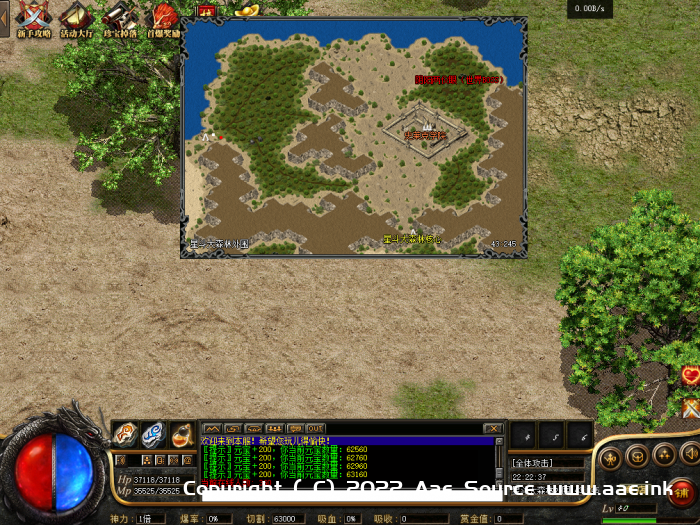
Task: Open the 新手攻略 beginner guide icon
Action: [x=35, y=17]
